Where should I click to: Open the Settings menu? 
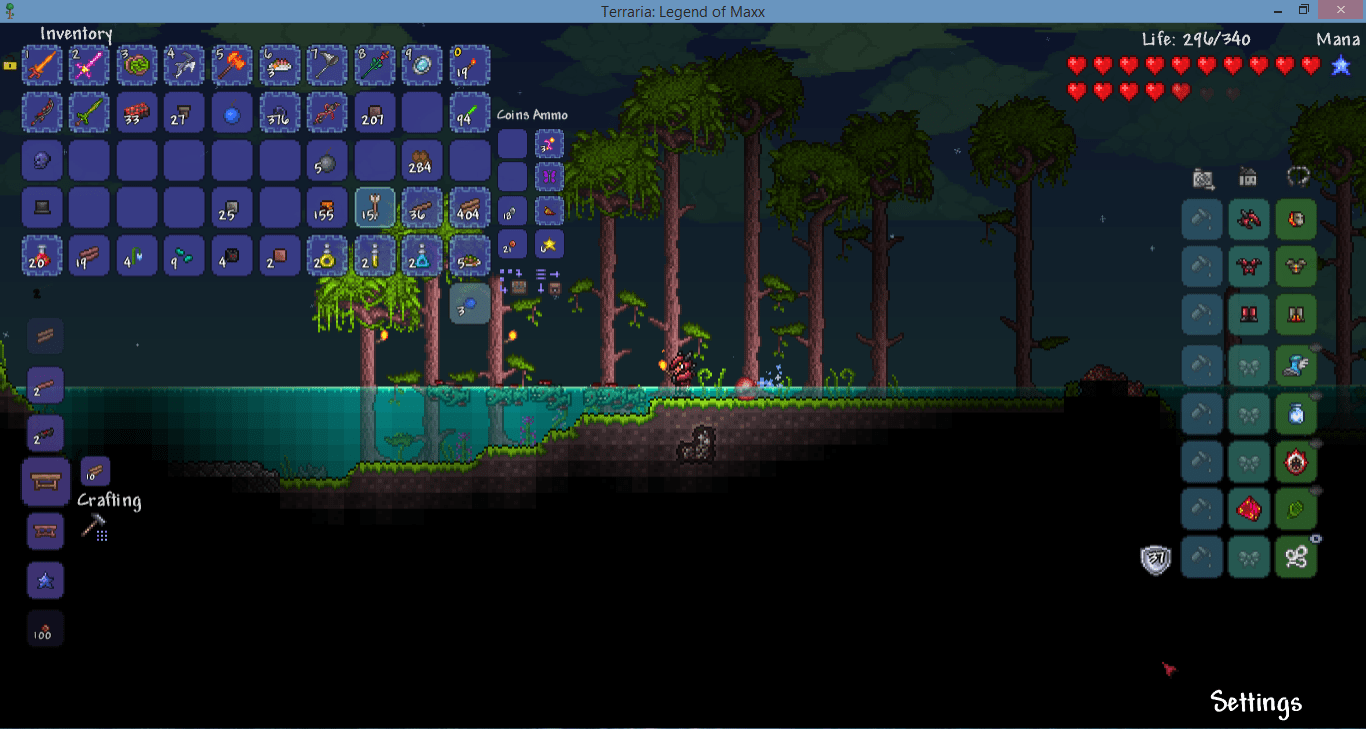[x=1255, y=703]
